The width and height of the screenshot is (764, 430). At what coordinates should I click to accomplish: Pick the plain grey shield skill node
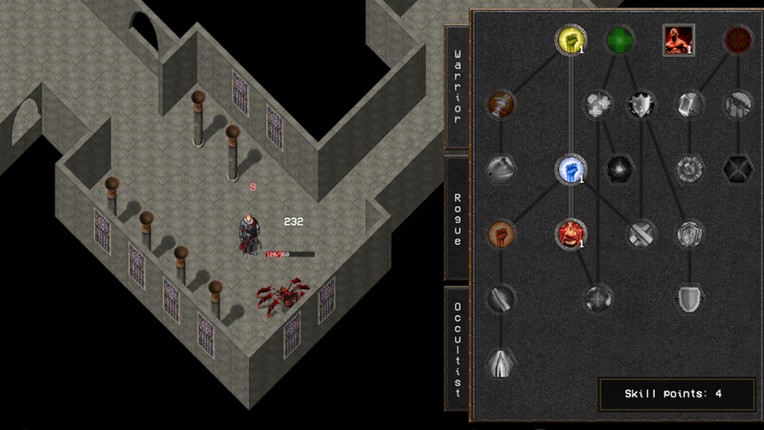pyautogui.click(x=688, y=297)
